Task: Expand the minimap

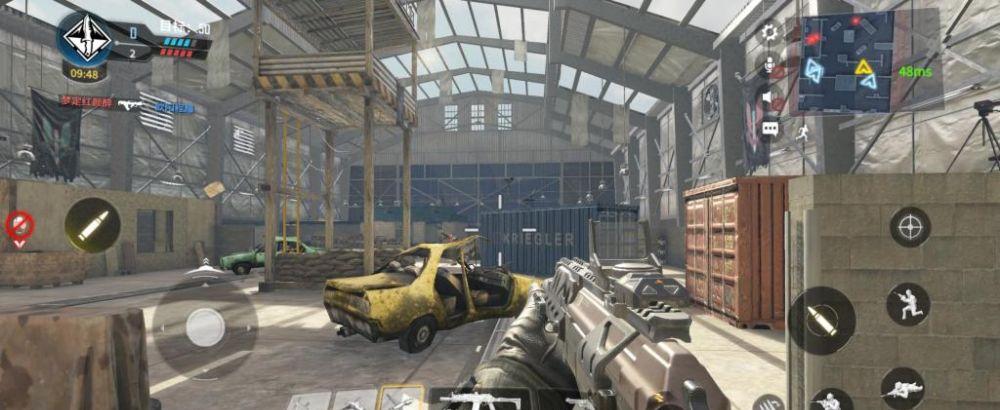Action: click(x=846, y=63)
